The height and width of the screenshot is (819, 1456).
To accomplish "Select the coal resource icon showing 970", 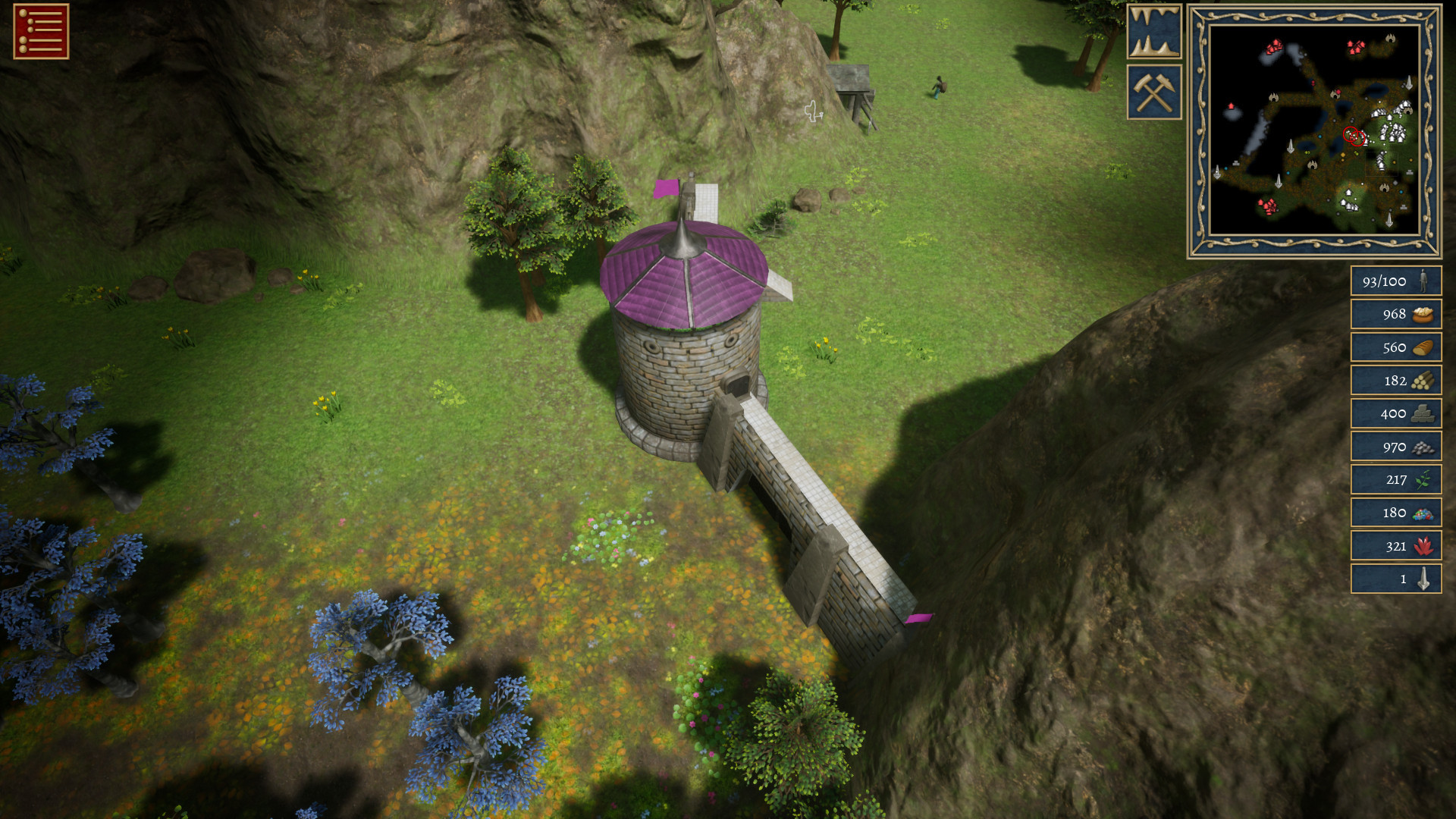I will tap(1395, 447).
